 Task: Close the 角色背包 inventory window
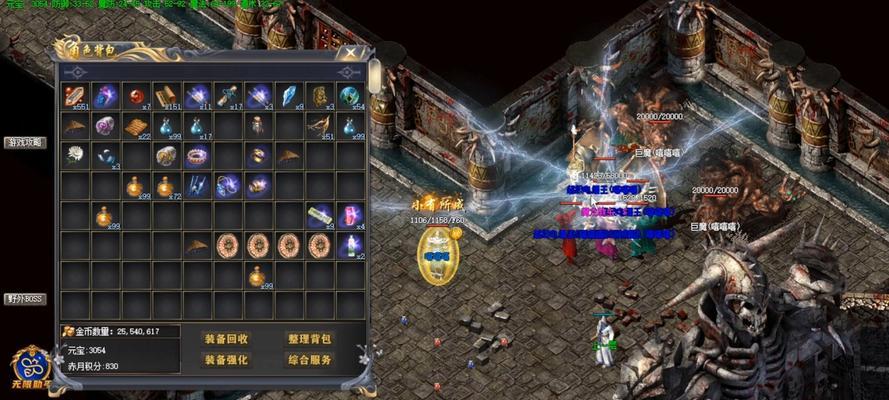point(349,53)
